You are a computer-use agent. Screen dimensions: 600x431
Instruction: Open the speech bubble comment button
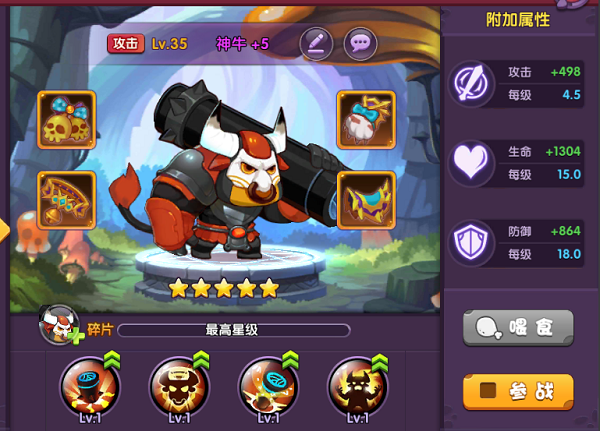pos(360,42)
